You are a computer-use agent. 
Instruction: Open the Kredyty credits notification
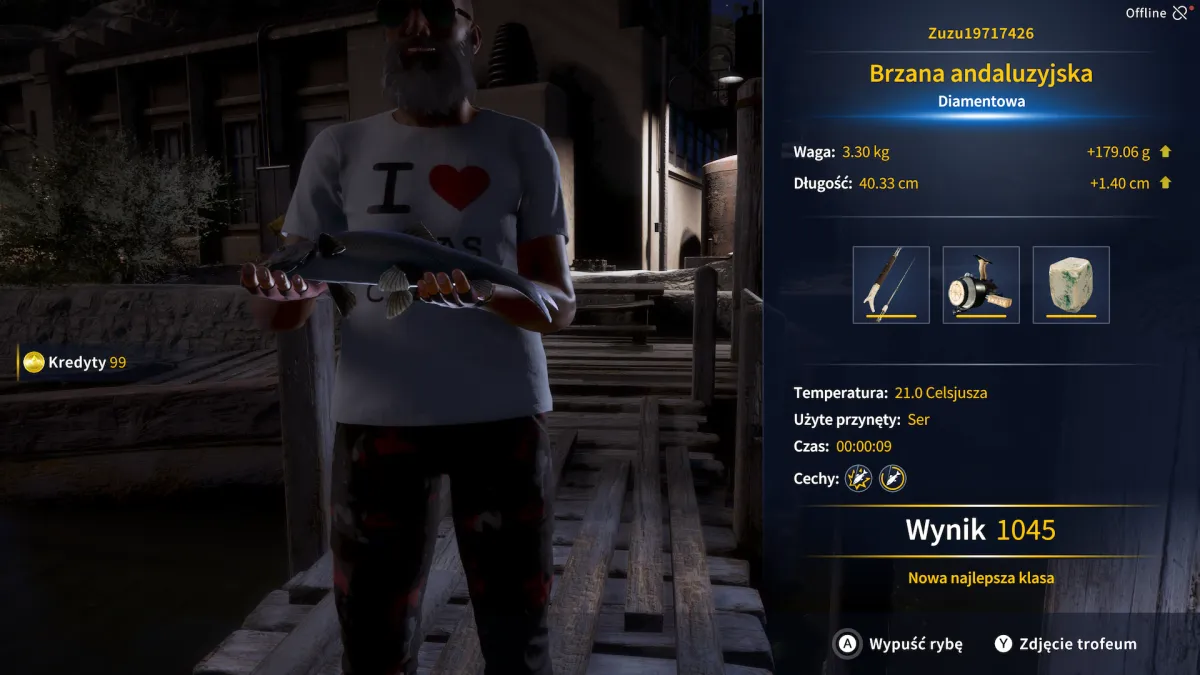tap(76, 362)
